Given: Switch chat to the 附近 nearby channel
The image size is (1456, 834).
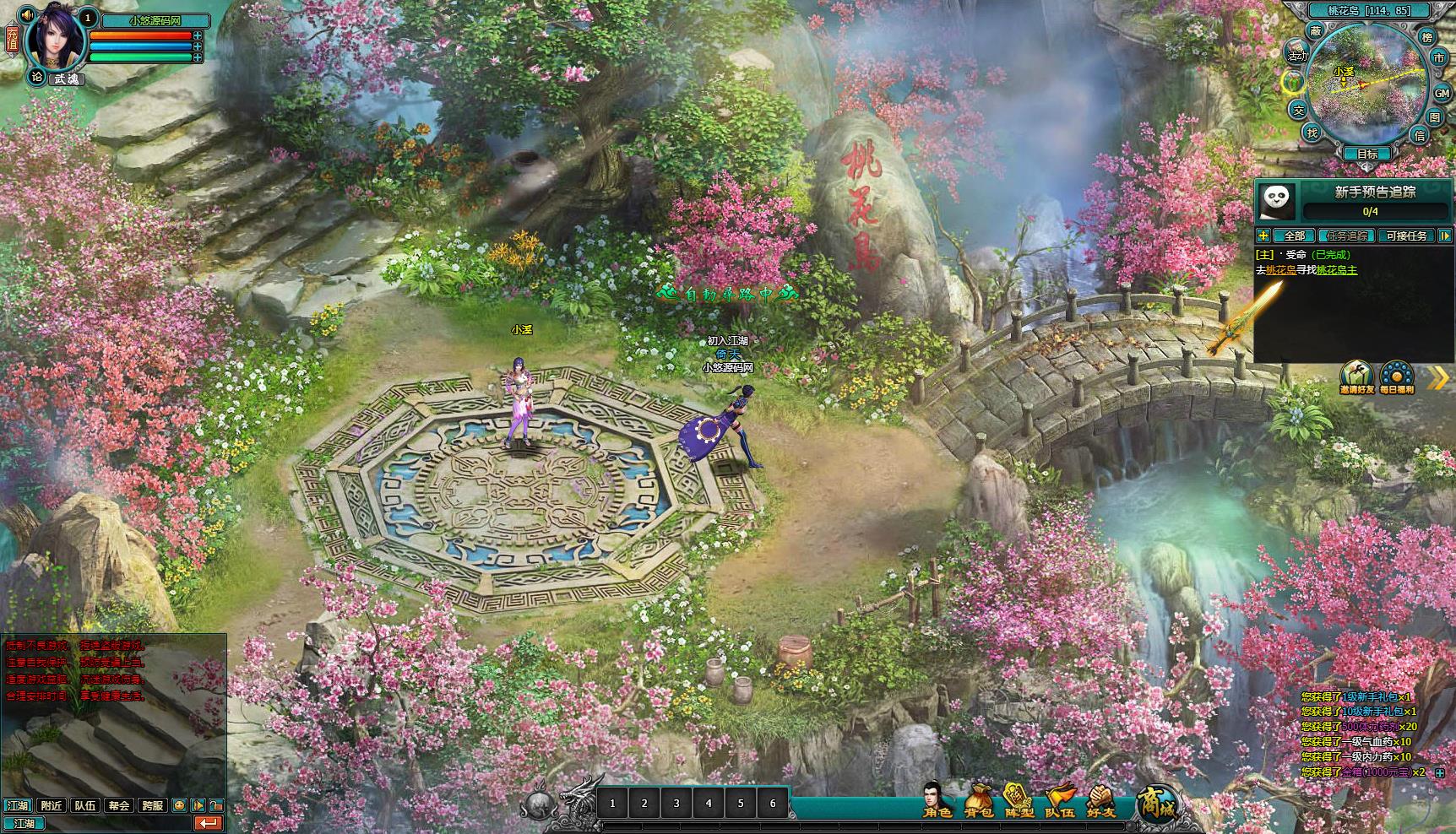Looking at the screenshot, I should (52, 805).
